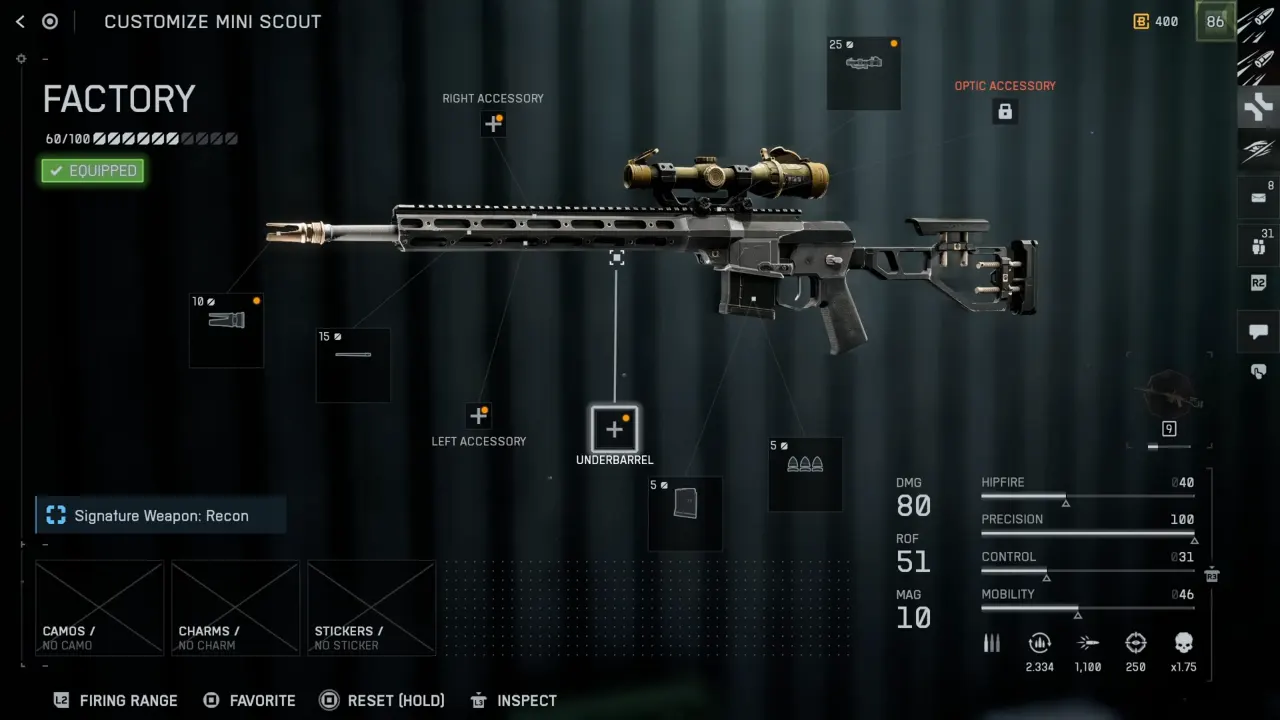Open the Charms customization tile

pos(235,608)
